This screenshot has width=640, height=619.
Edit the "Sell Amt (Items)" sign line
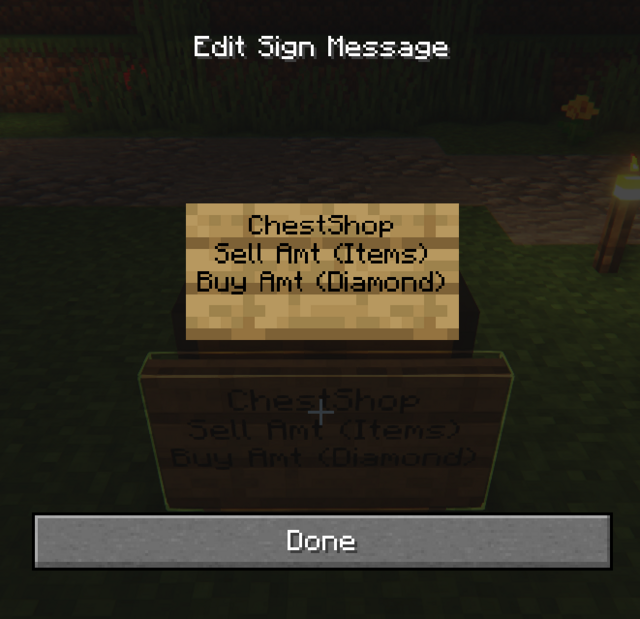pyautogui.click(x=321, y=253)
